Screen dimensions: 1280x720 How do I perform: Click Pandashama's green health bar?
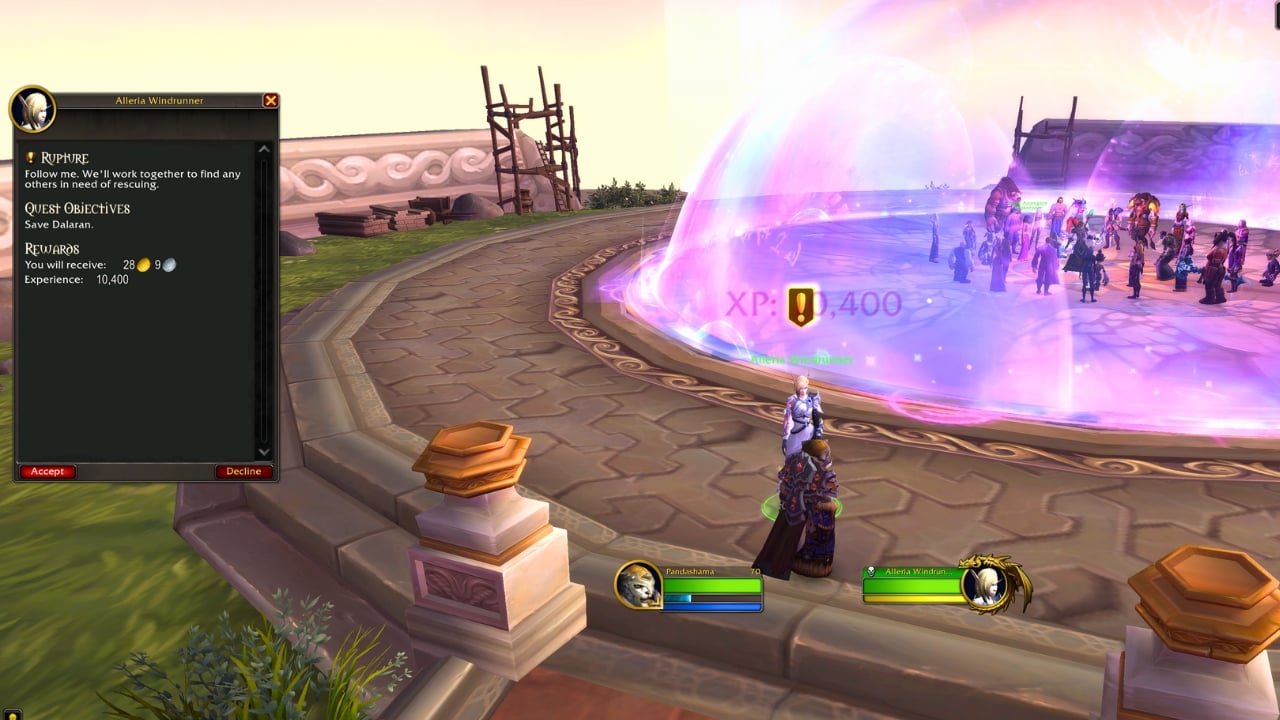[x=713, y=585]
